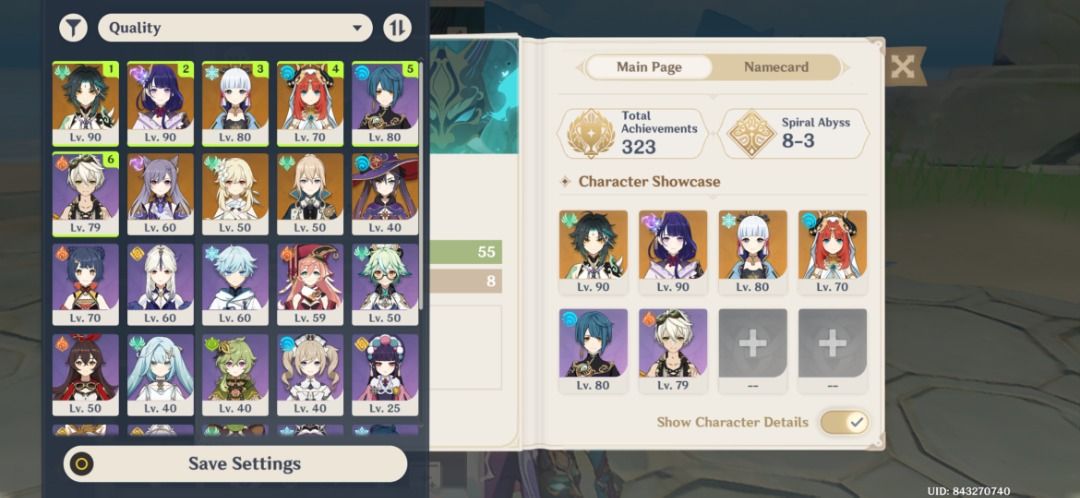Switch to the Main Page tab

tap(649, 67)
